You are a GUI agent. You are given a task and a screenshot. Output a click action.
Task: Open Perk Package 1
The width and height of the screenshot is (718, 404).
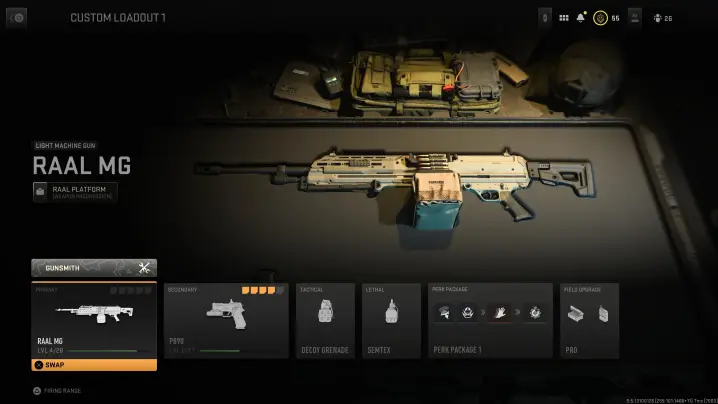(x=489, y=320)
